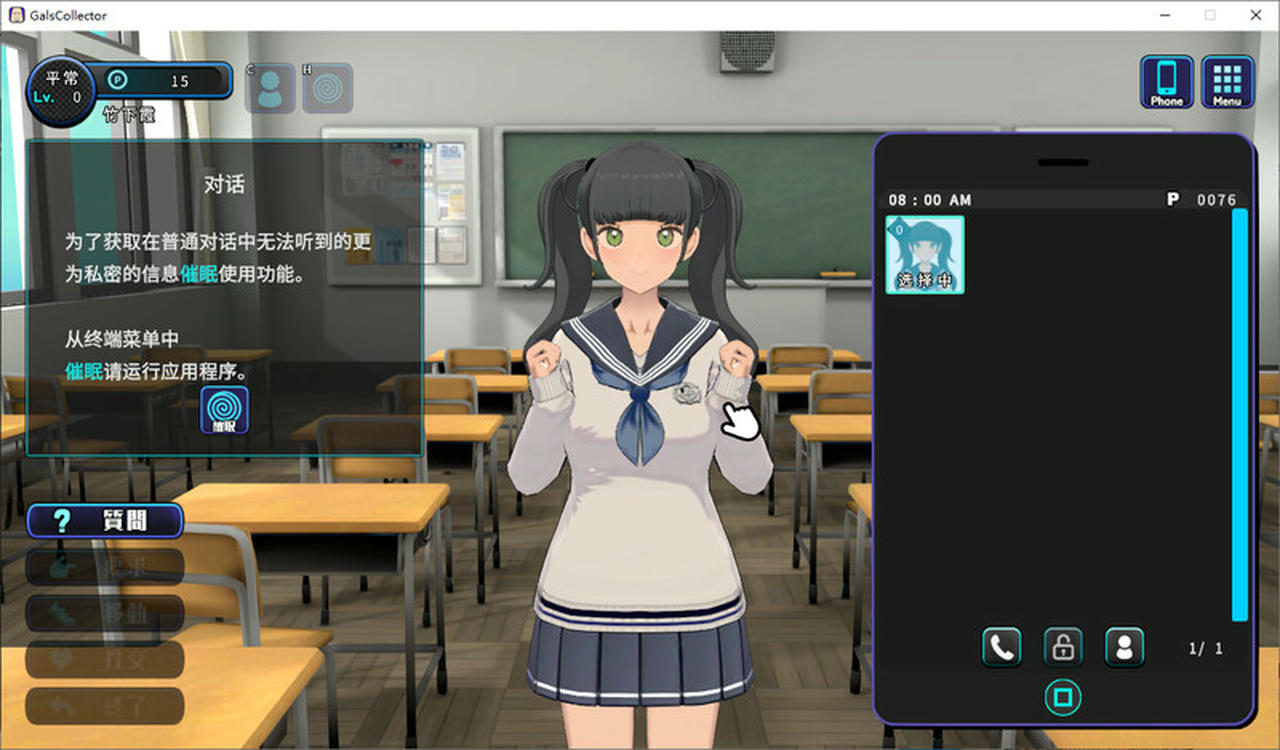Open the Phone app in the top right
The width and height of the screenshot is (1280, 750).
click(1165, 82)
